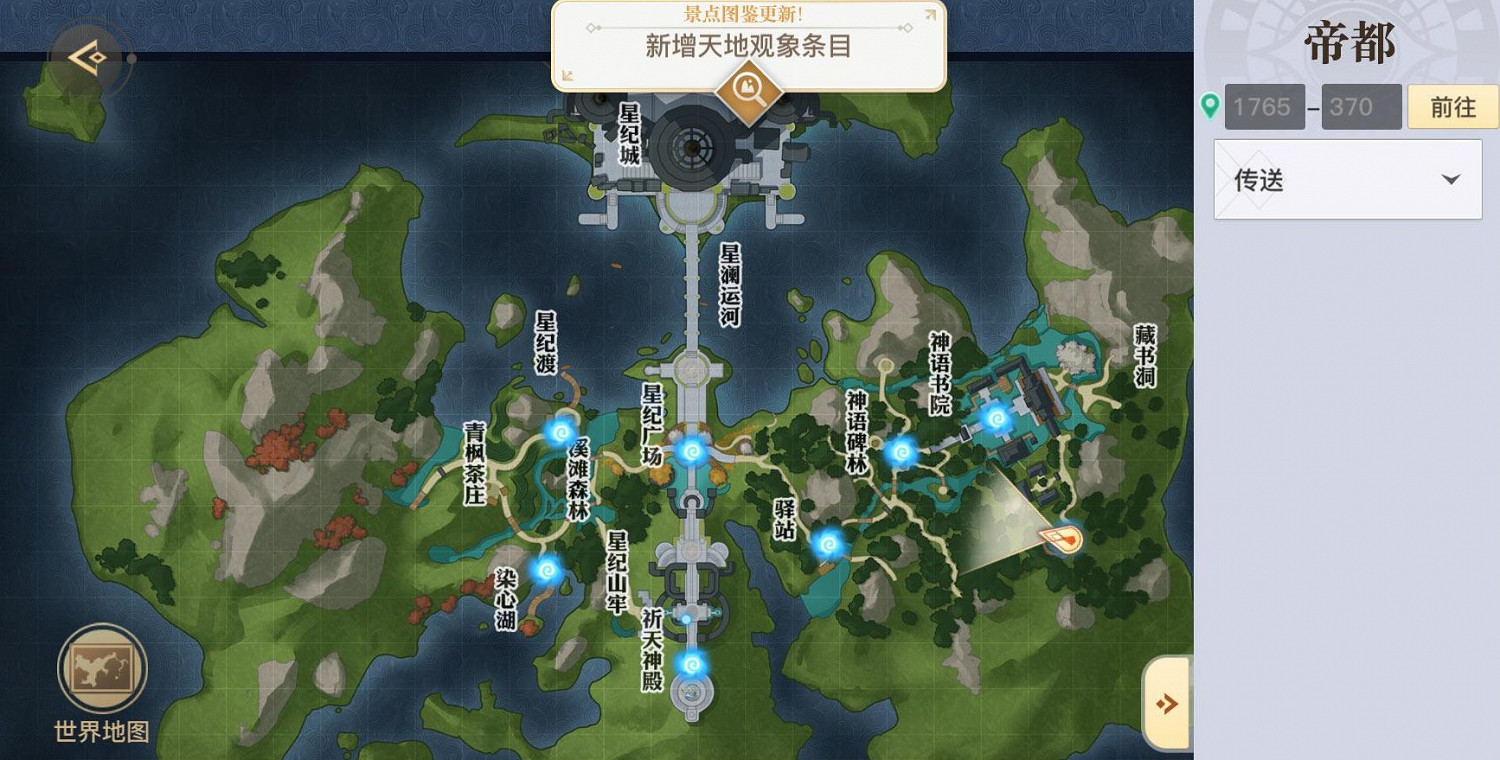Select the waypoint icon near 星纪山牢
The image size is (1500, 760).
click(x=686, y=617)
